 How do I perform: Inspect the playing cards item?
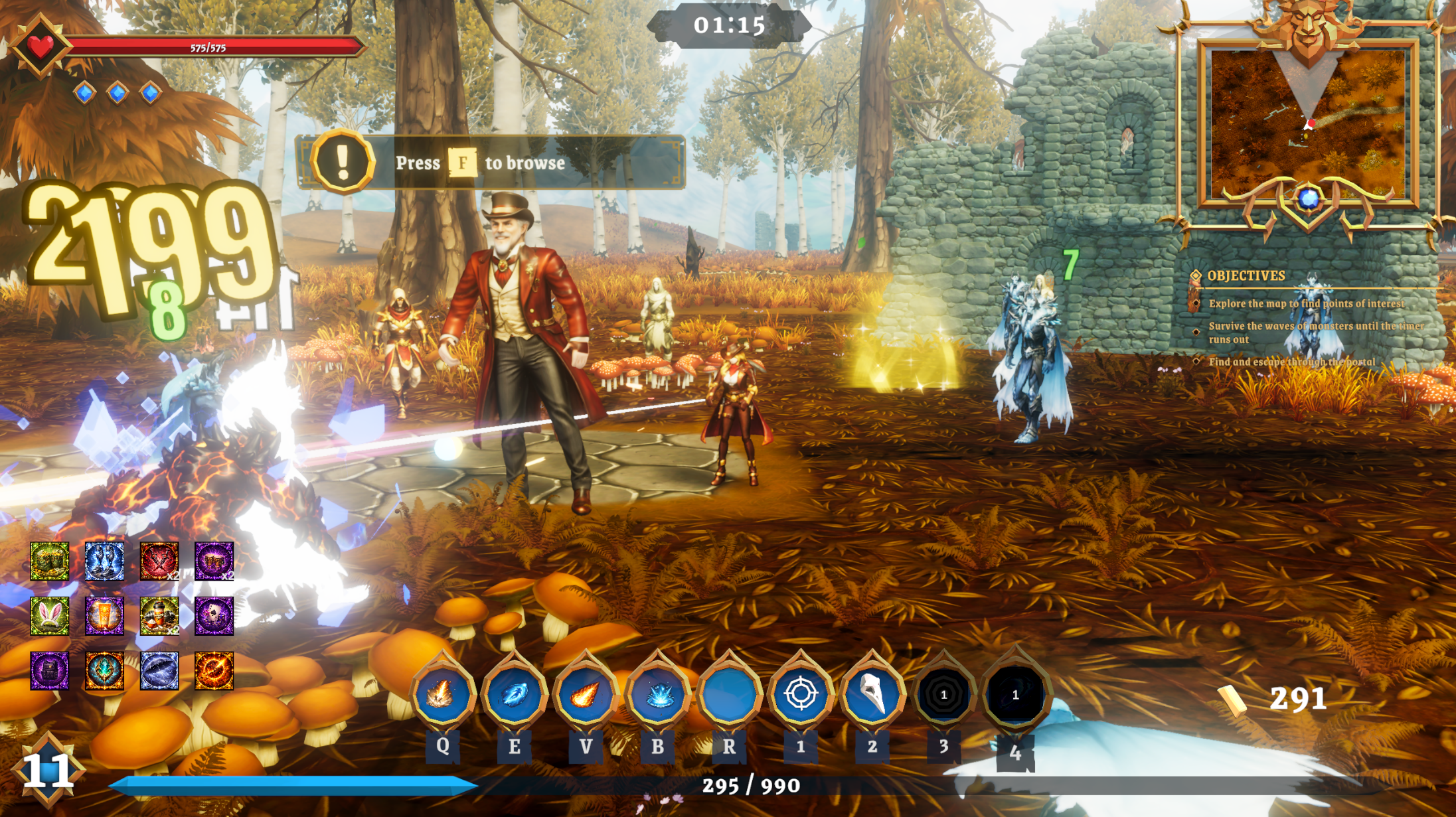pos(214,615)
